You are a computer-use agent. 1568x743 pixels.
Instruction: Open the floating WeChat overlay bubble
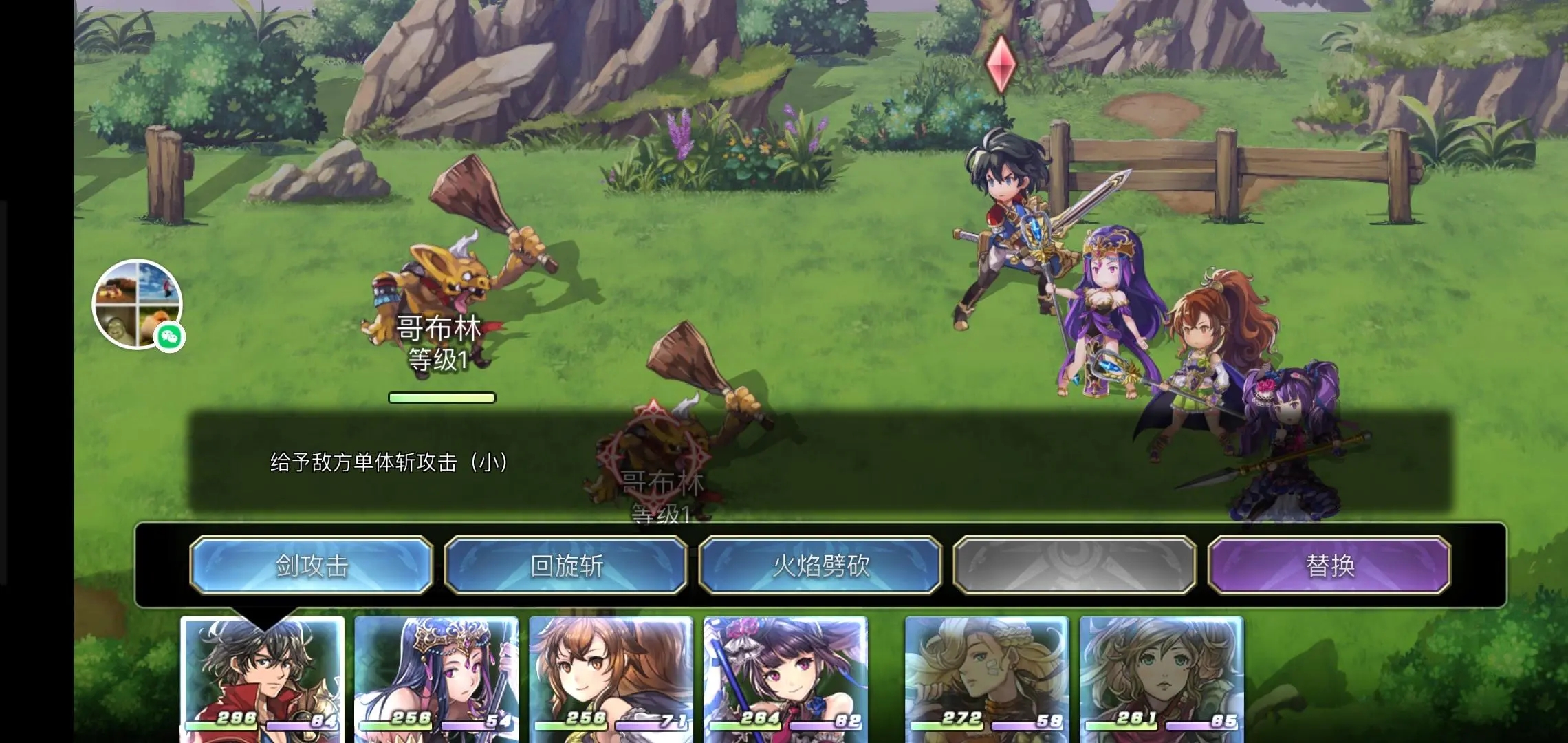tap(138, 304)
